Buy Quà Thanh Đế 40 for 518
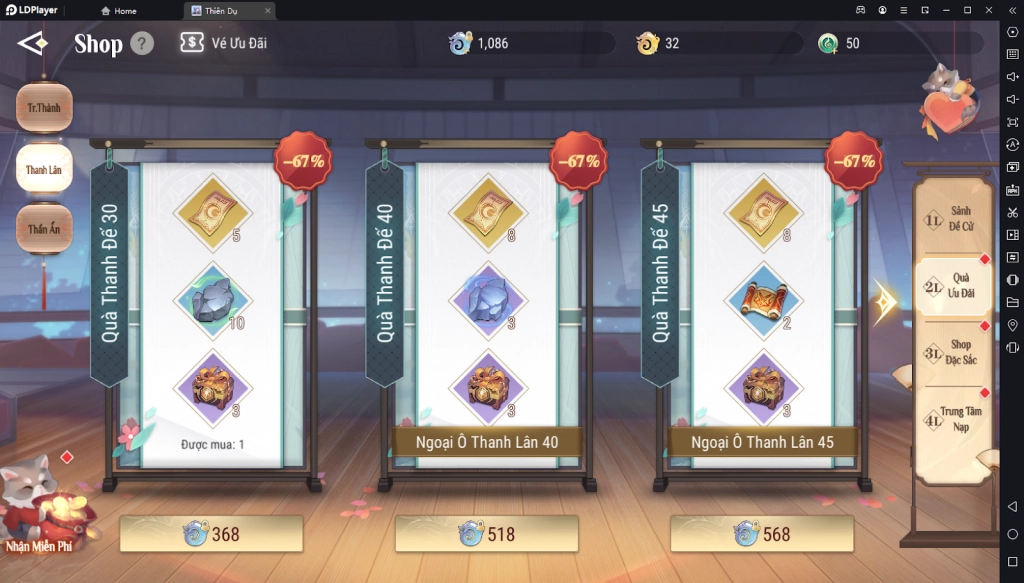The height and width of the screenshot is (583, 1024). pyautogui.click(x=486, y=535)
